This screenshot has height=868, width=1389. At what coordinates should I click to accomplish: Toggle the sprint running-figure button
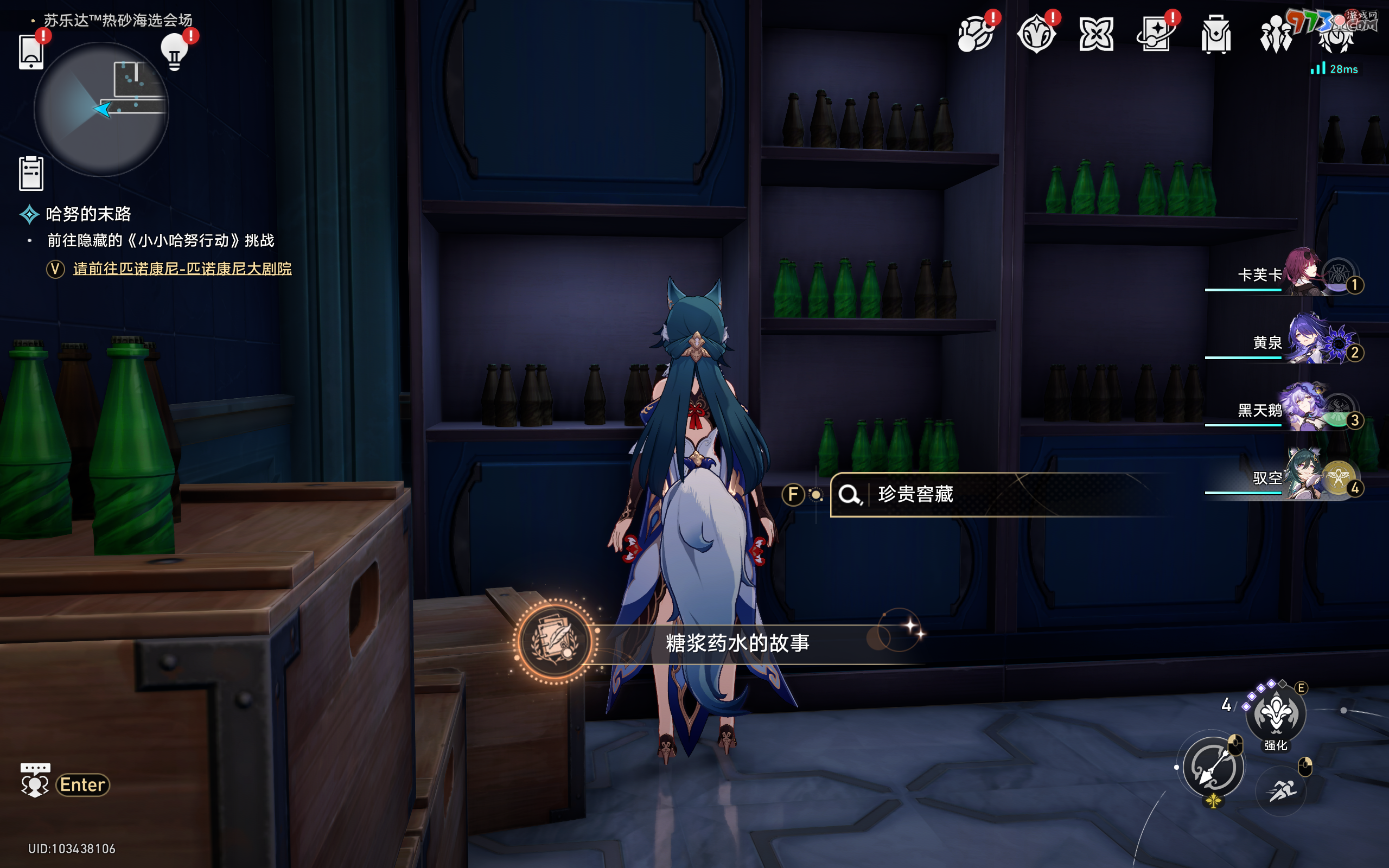tap(1281, 790)
